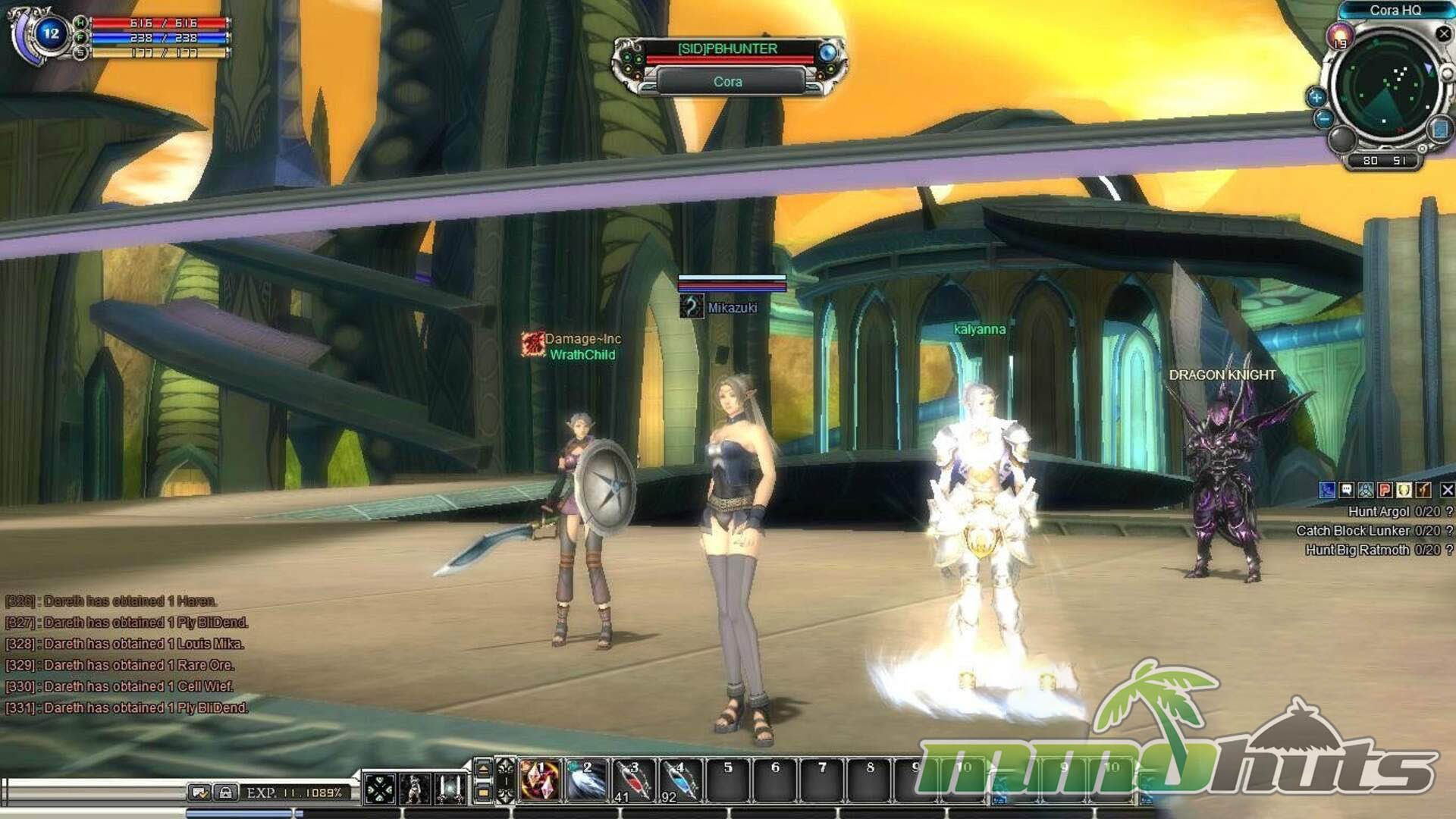
Task: Use the red health potion in slot 3
Action: point(634,780)
